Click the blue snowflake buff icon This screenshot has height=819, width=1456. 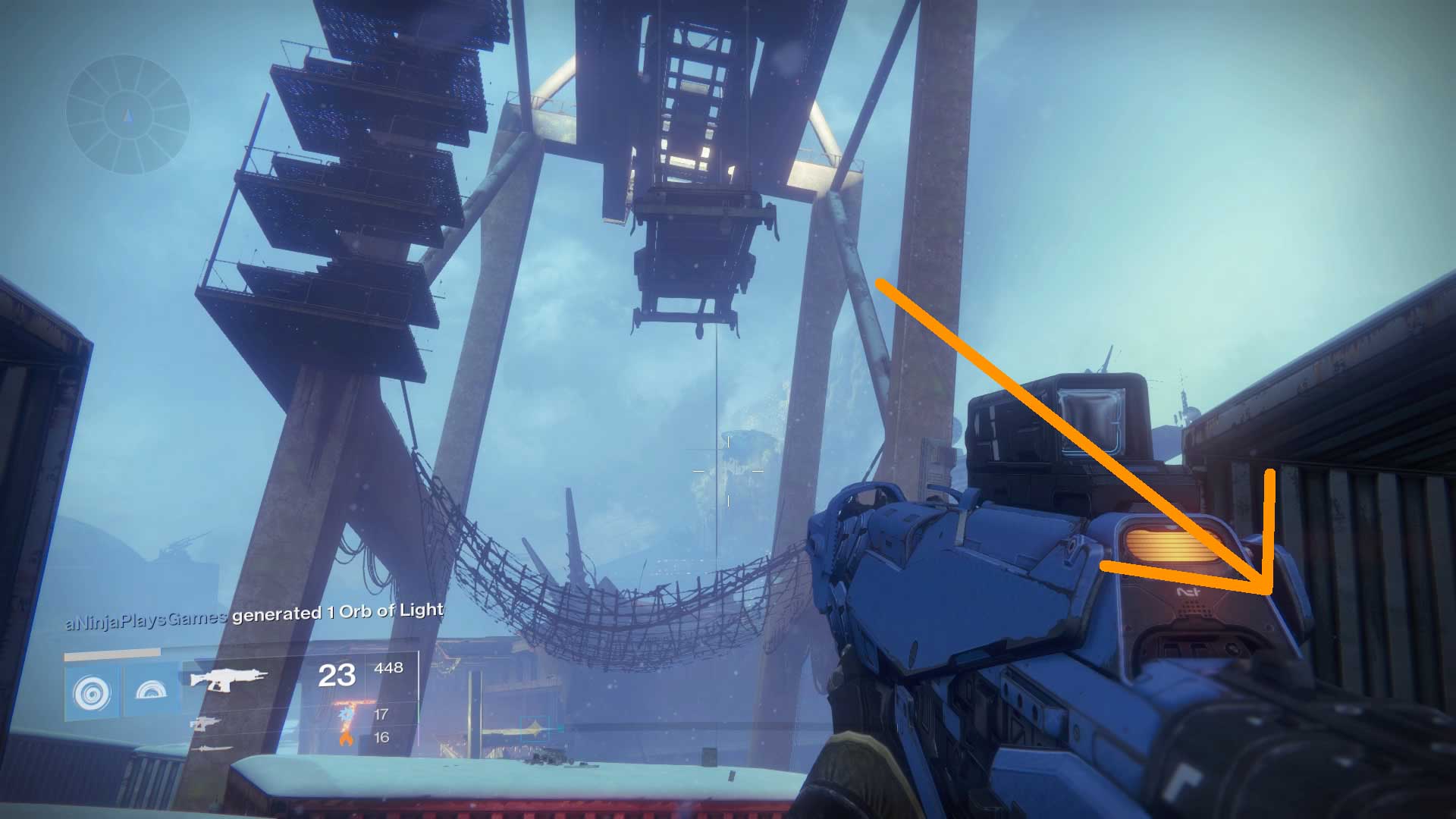[x=345, y=714]
